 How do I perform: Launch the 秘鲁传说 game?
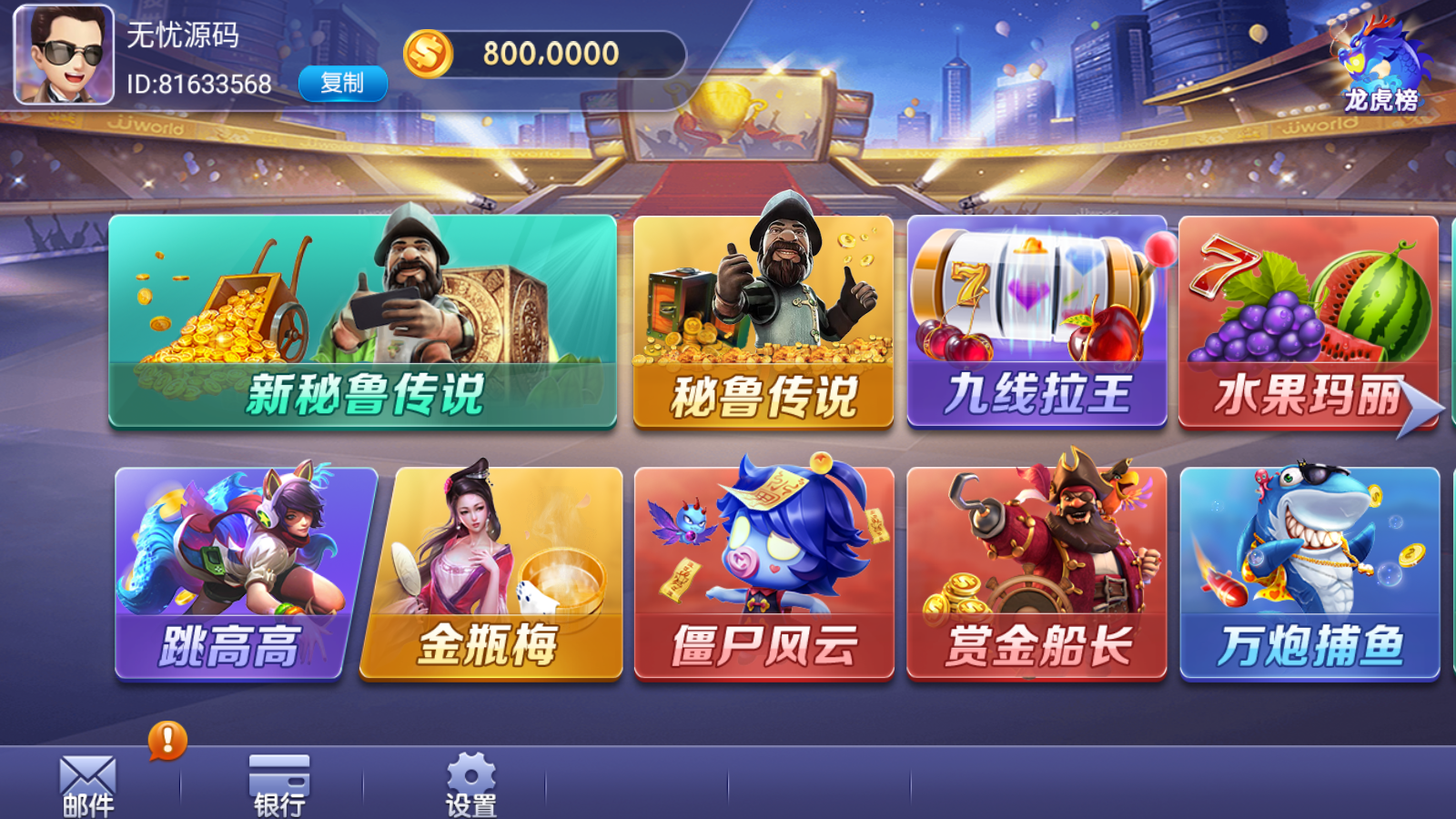(x=763, y=320)
